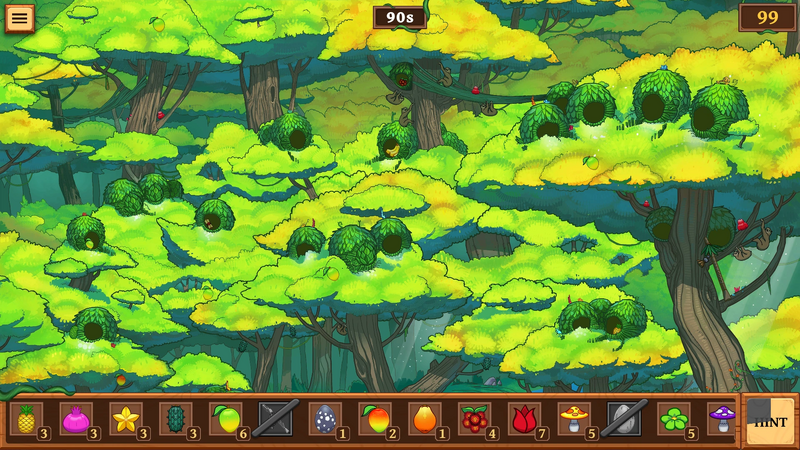Pick the pink pomegranate item slot

point(76,419)
